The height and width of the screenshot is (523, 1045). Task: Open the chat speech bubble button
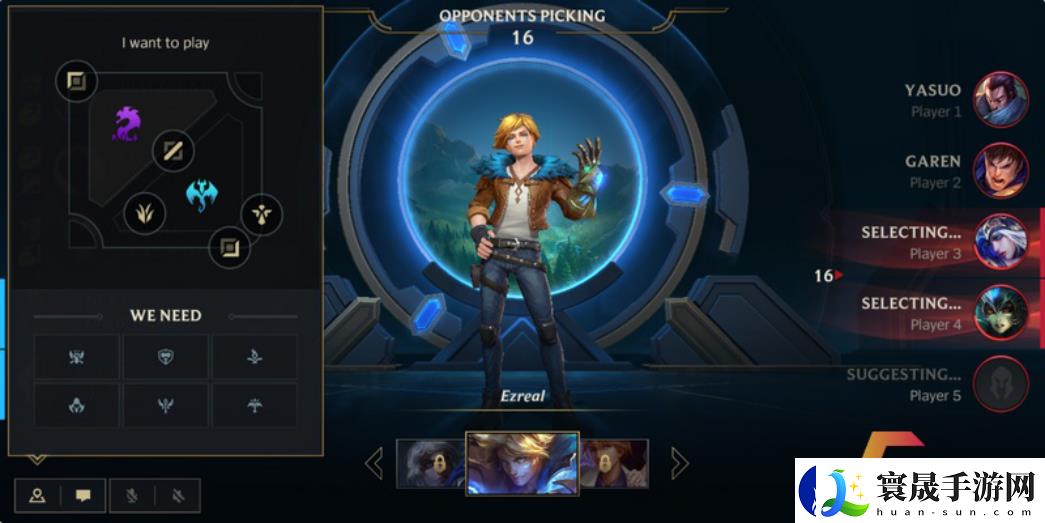84,495
